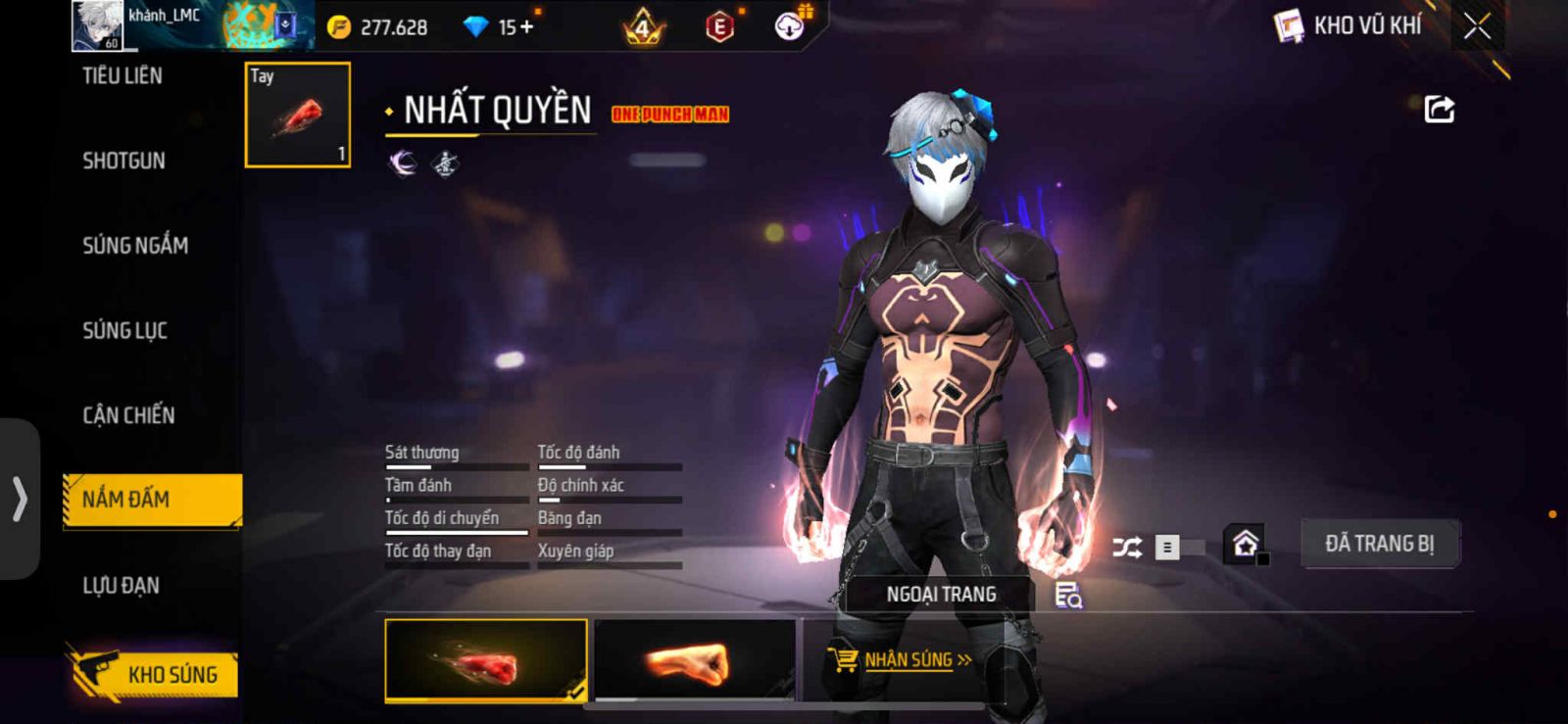Image resolution: width=1568 pixels, height=724 pixels.
Task: Switch to the Cận Chiến category
Action: click(x=128, y=415)
